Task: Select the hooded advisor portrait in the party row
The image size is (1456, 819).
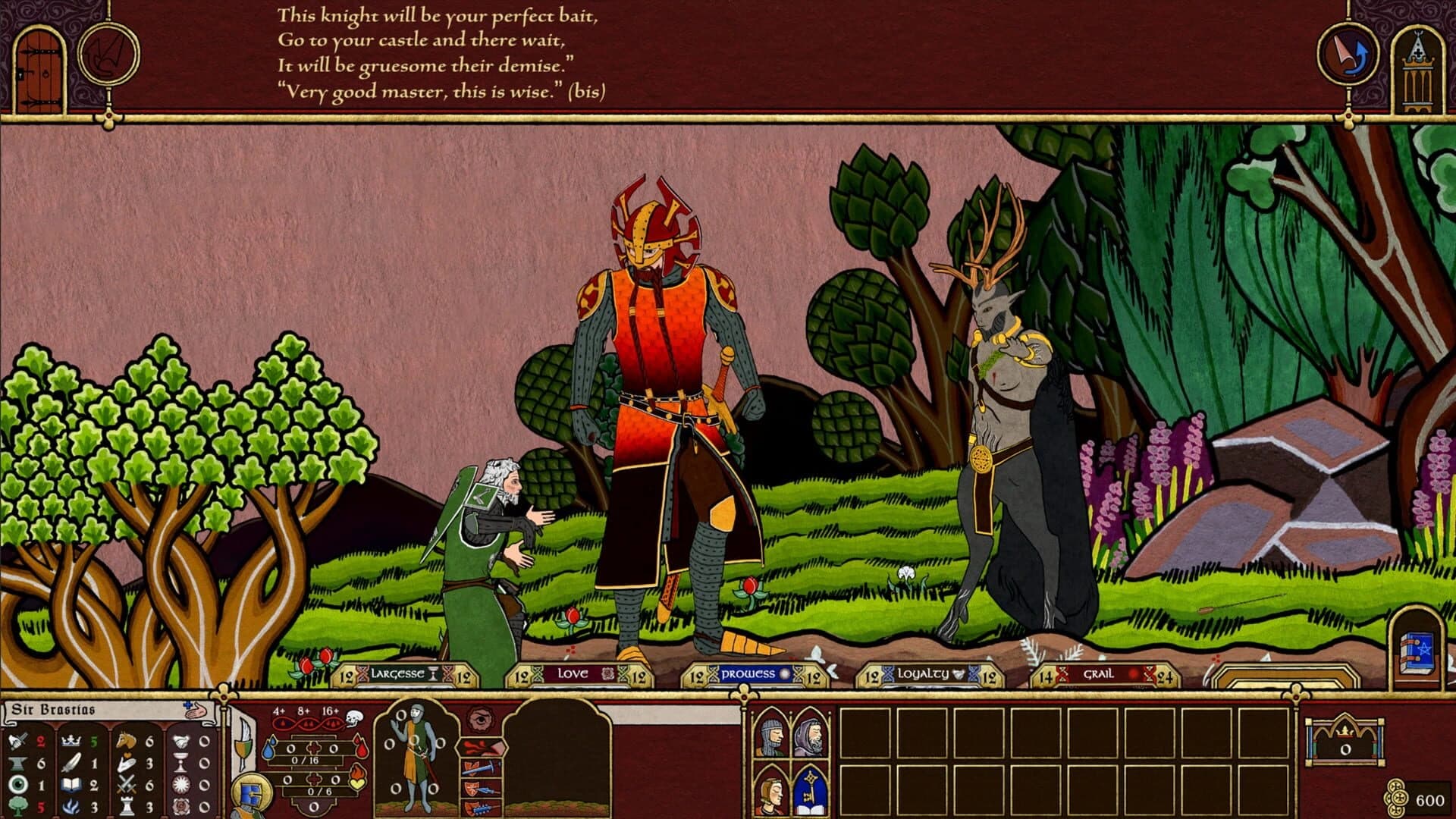Action: (x=811, y=736)
